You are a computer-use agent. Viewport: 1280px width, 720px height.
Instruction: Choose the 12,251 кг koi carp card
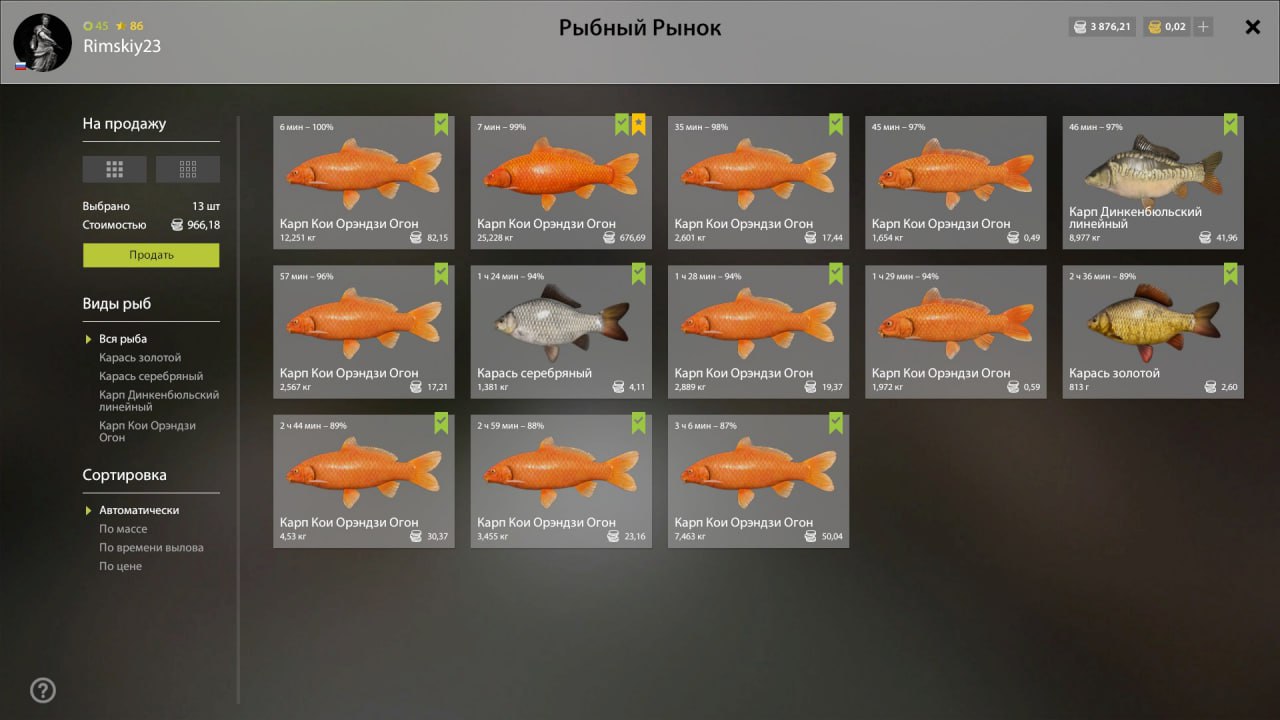[x=364, y=182]
